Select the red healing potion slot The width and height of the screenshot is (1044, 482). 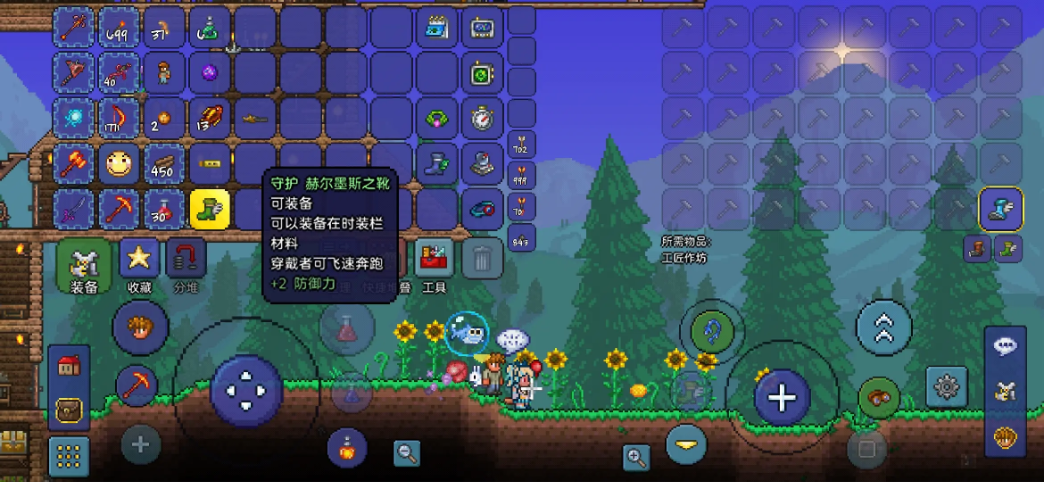[164, 209]
